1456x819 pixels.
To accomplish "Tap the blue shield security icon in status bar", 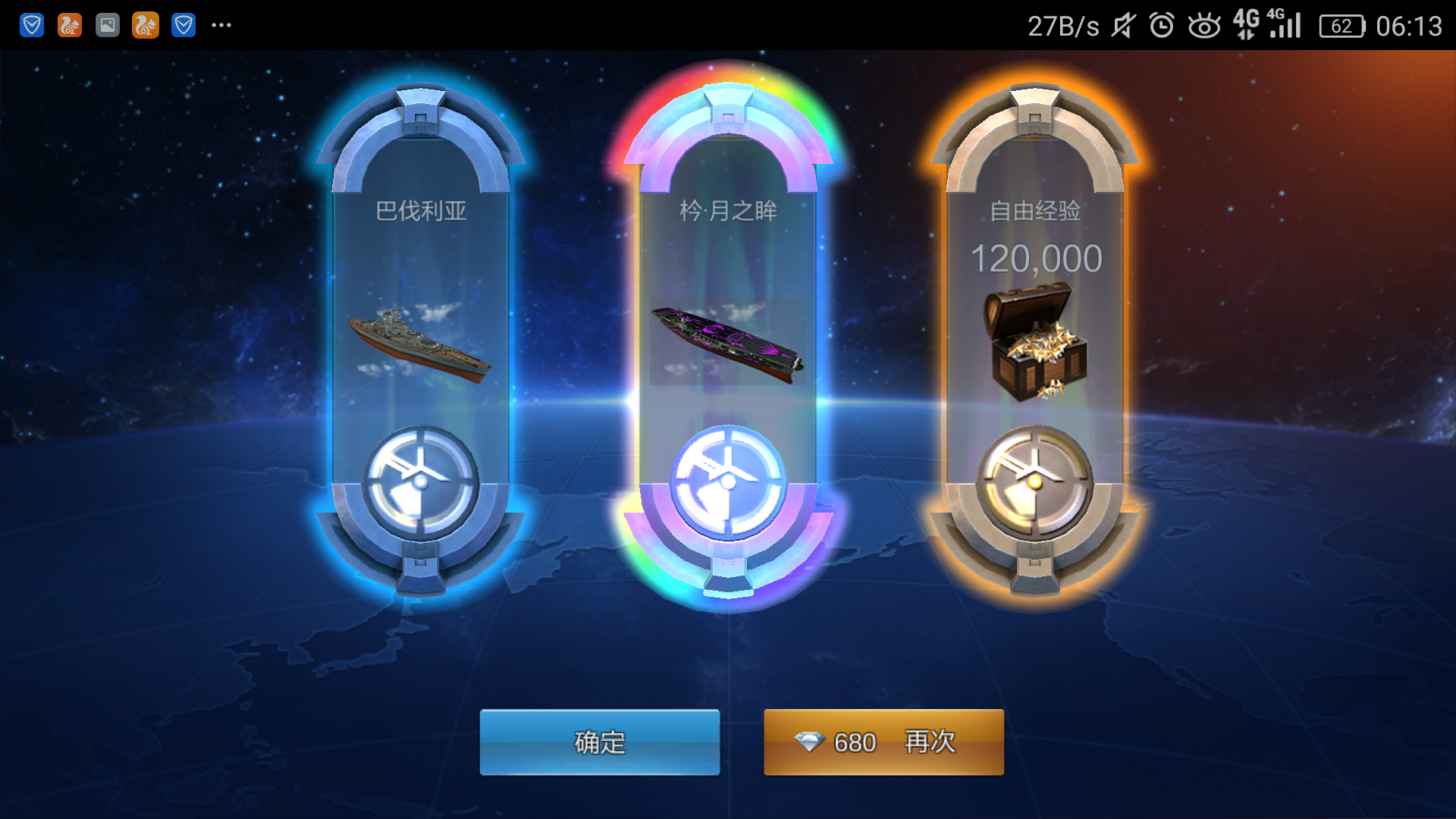I will (30, 25).
